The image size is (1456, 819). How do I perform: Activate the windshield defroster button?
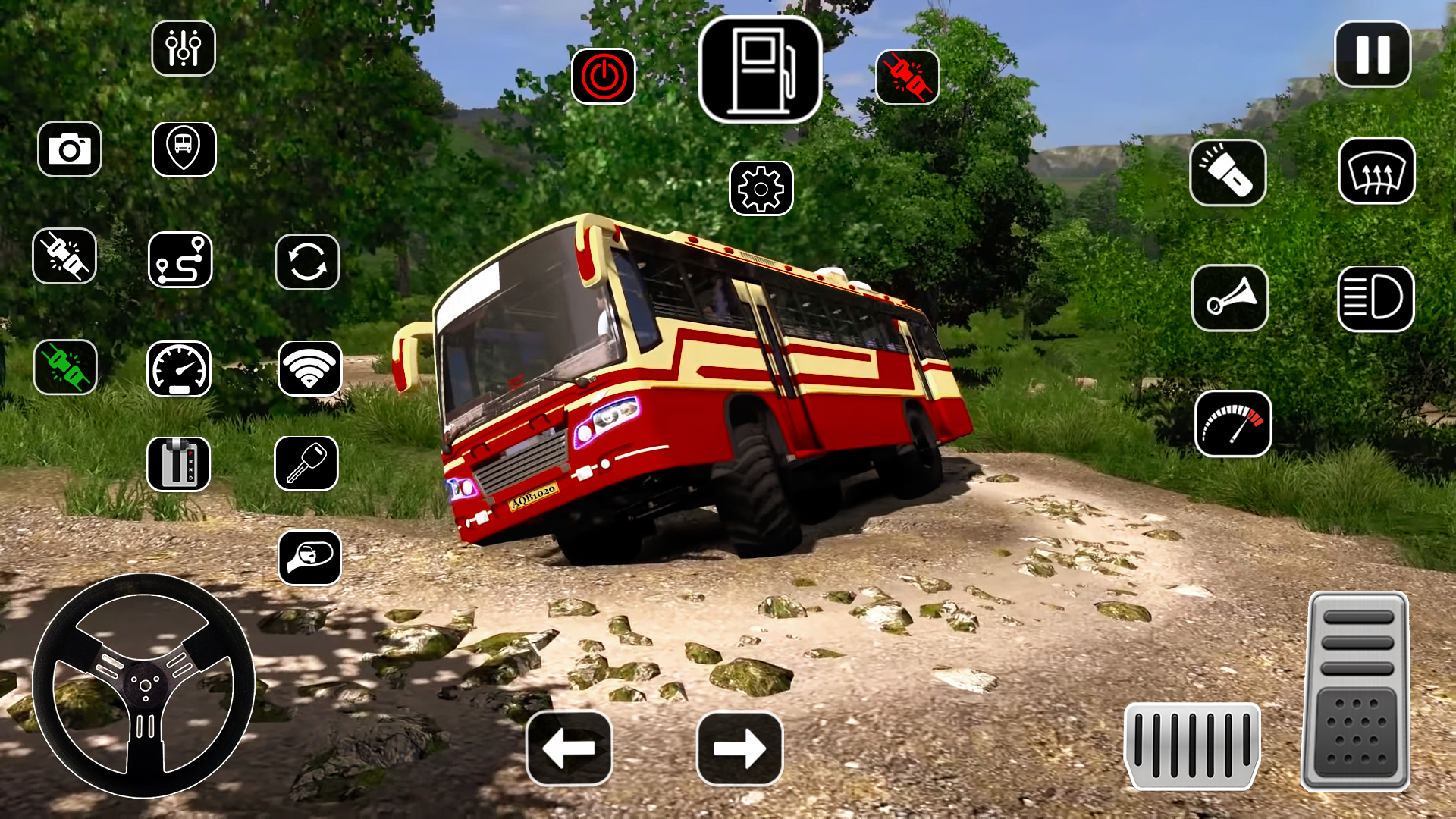pyautogui.click(x=1376, y=171)
